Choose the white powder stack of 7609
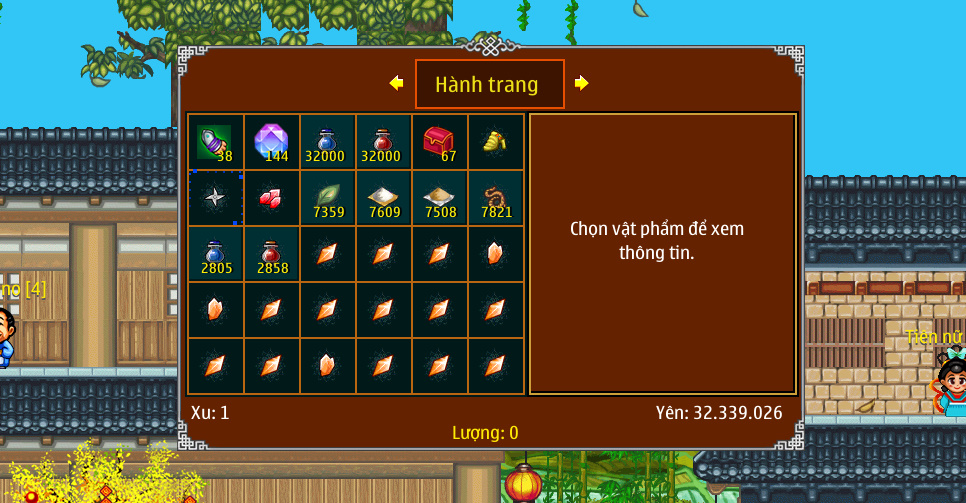Viewport: 966px width, 503px height. 383,198
